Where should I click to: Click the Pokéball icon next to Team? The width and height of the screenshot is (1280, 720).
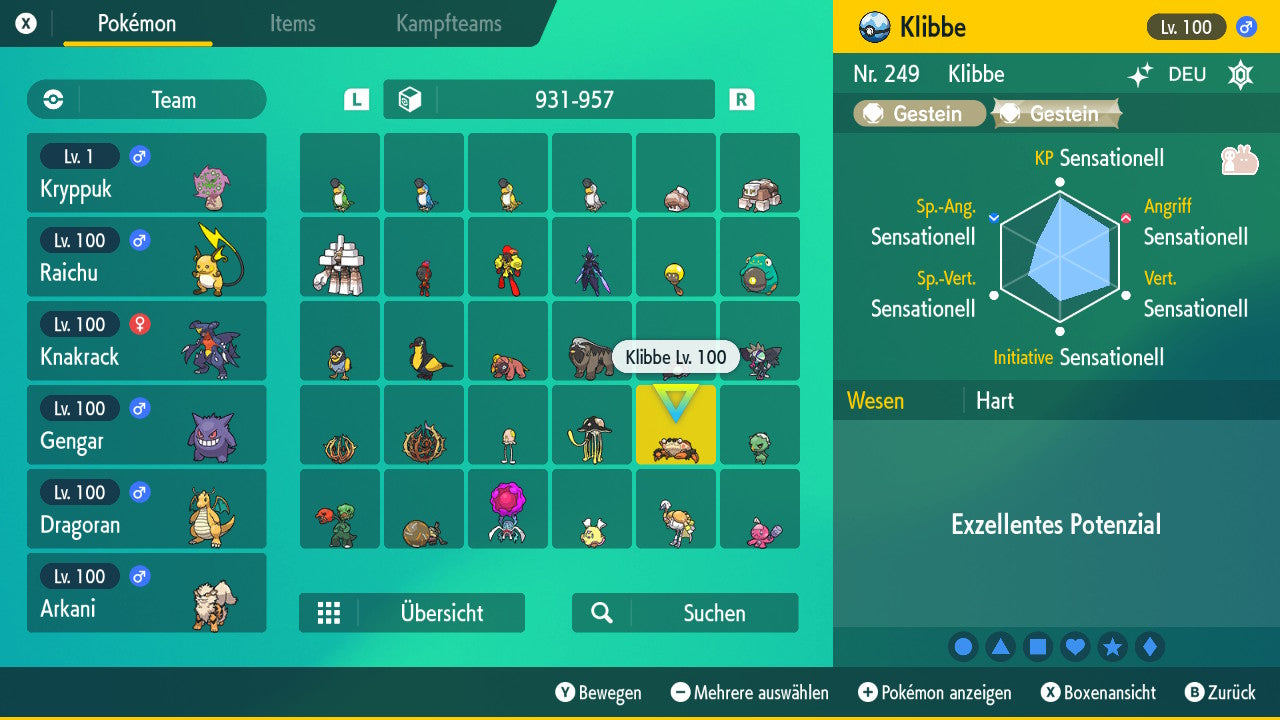pyautogui.click(x=51, y=99)
